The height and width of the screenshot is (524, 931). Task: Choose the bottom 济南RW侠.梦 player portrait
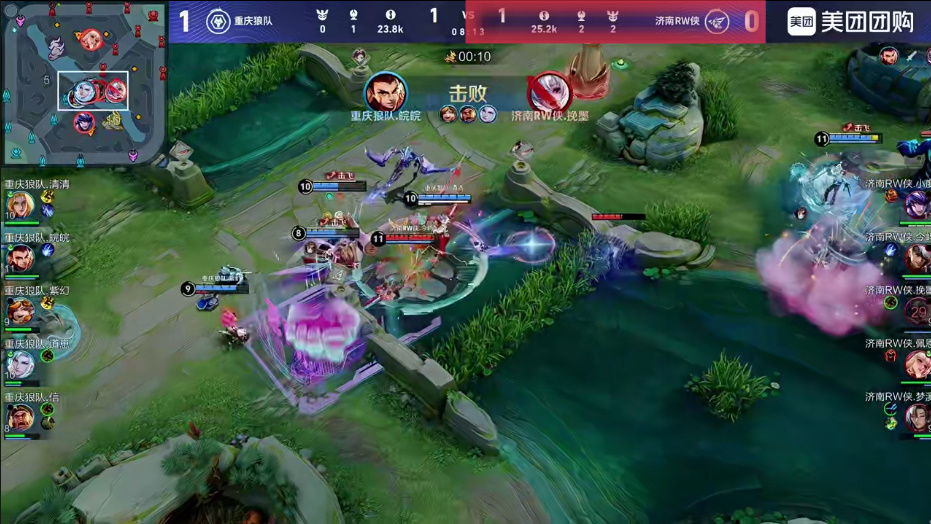pos(917,417)
